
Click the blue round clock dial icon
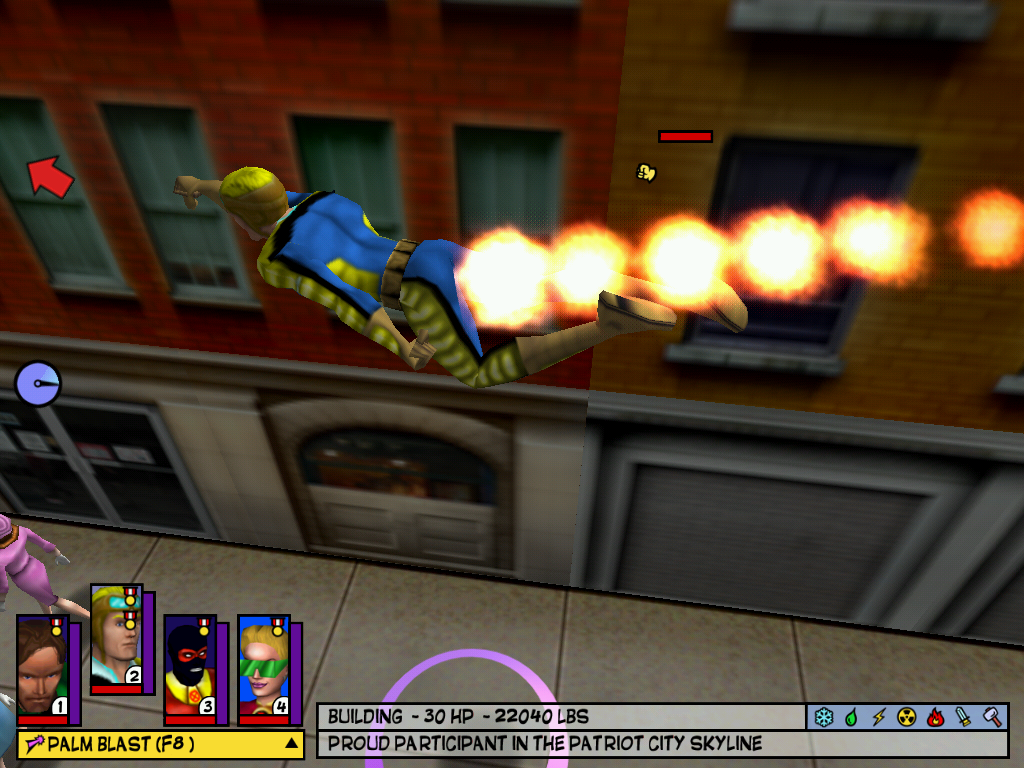tap(38, 383)
